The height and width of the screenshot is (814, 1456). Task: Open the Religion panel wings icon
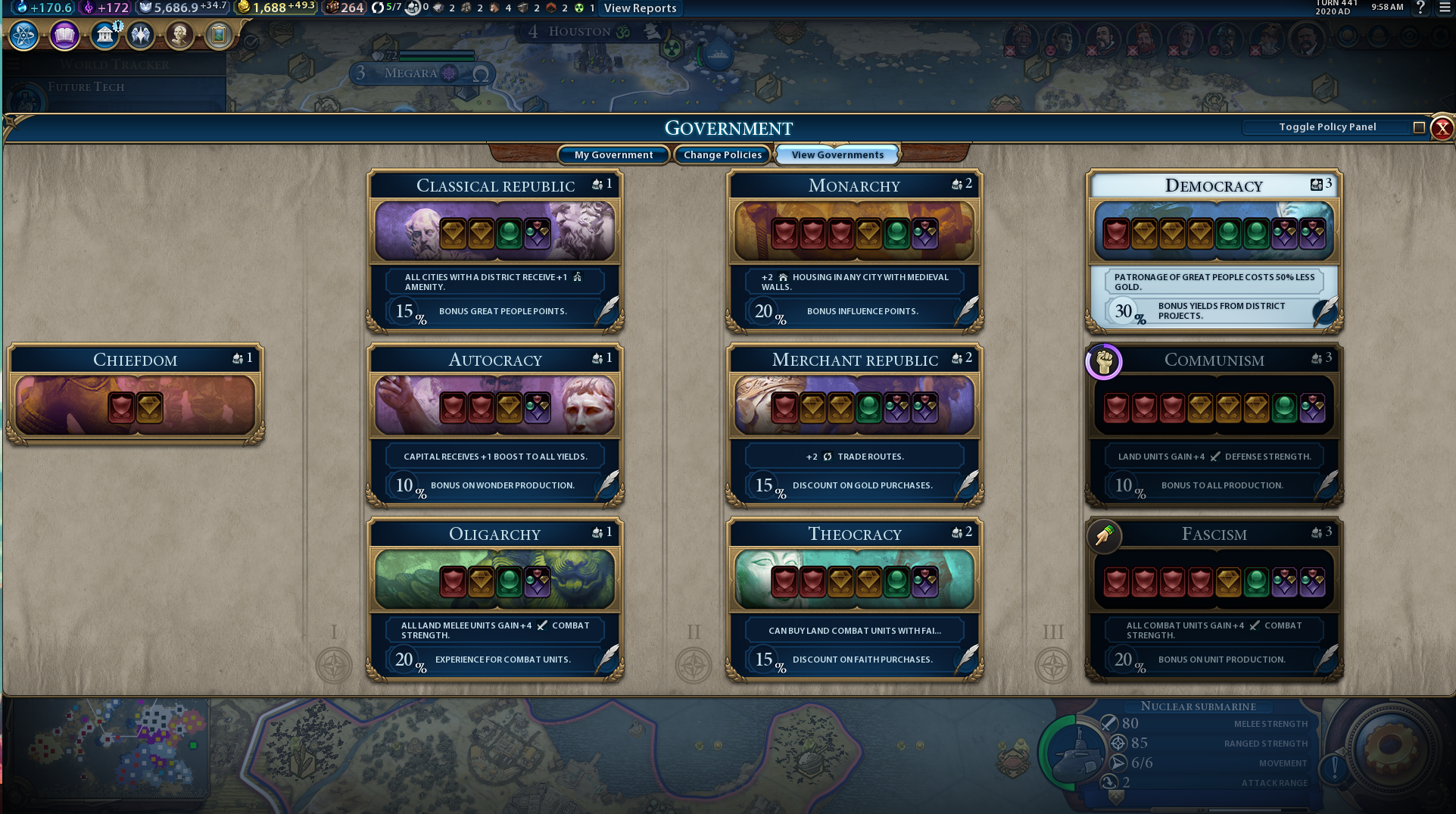coord(140,35)
